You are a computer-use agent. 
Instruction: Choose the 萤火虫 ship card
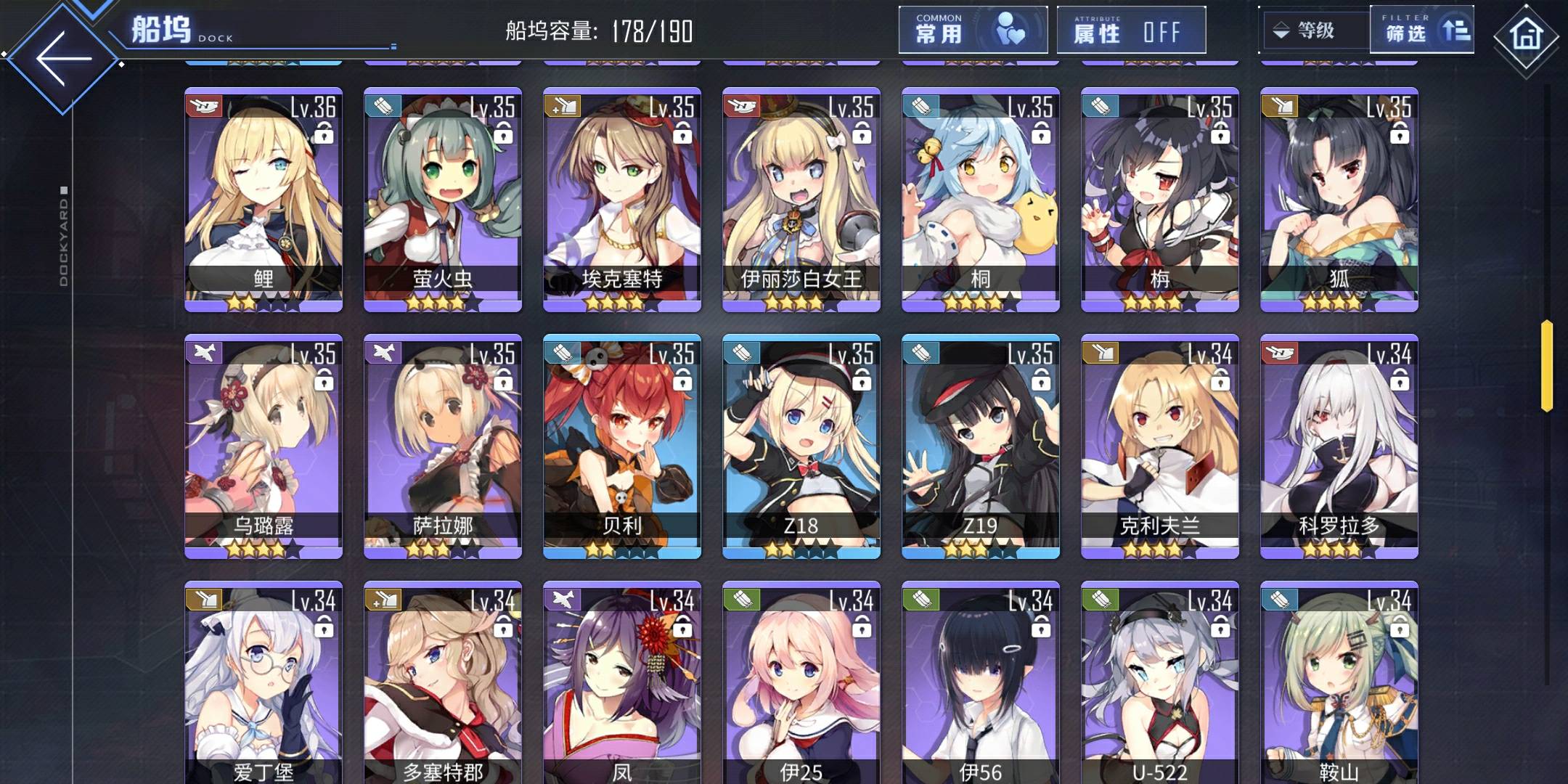coord(443,200)
